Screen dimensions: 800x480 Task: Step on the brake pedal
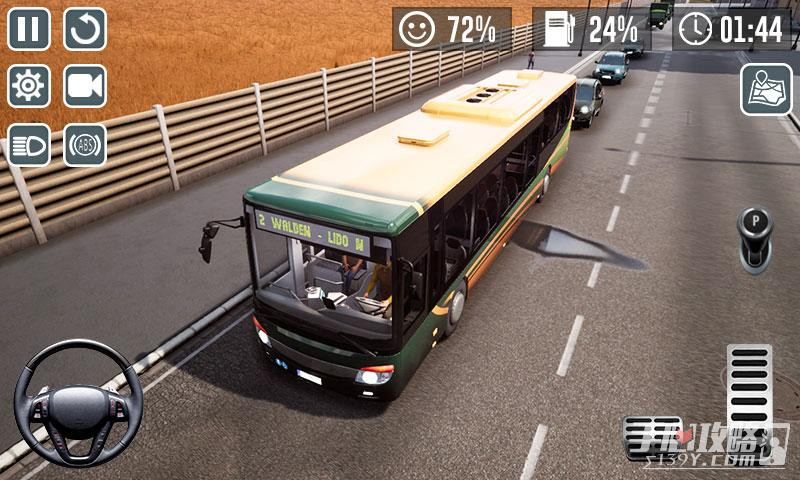[651, 438]
